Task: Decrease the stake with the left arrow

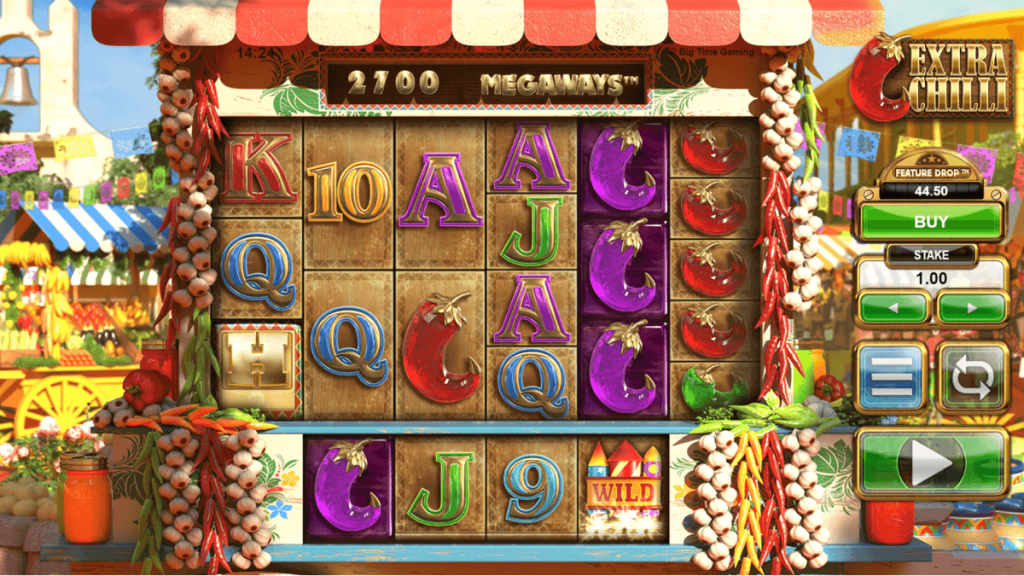Action: [x=892, y=307]
